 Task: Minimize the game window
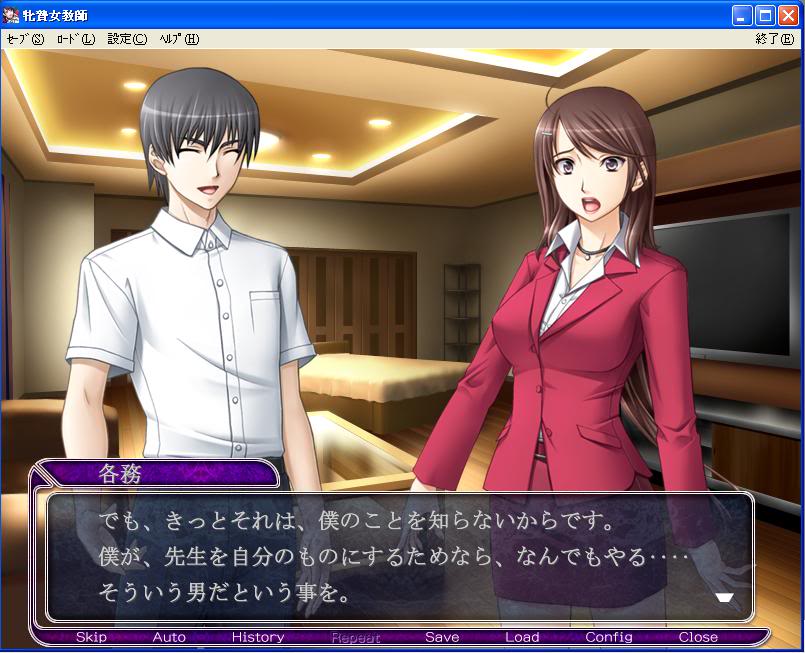(x=742, y=16)
